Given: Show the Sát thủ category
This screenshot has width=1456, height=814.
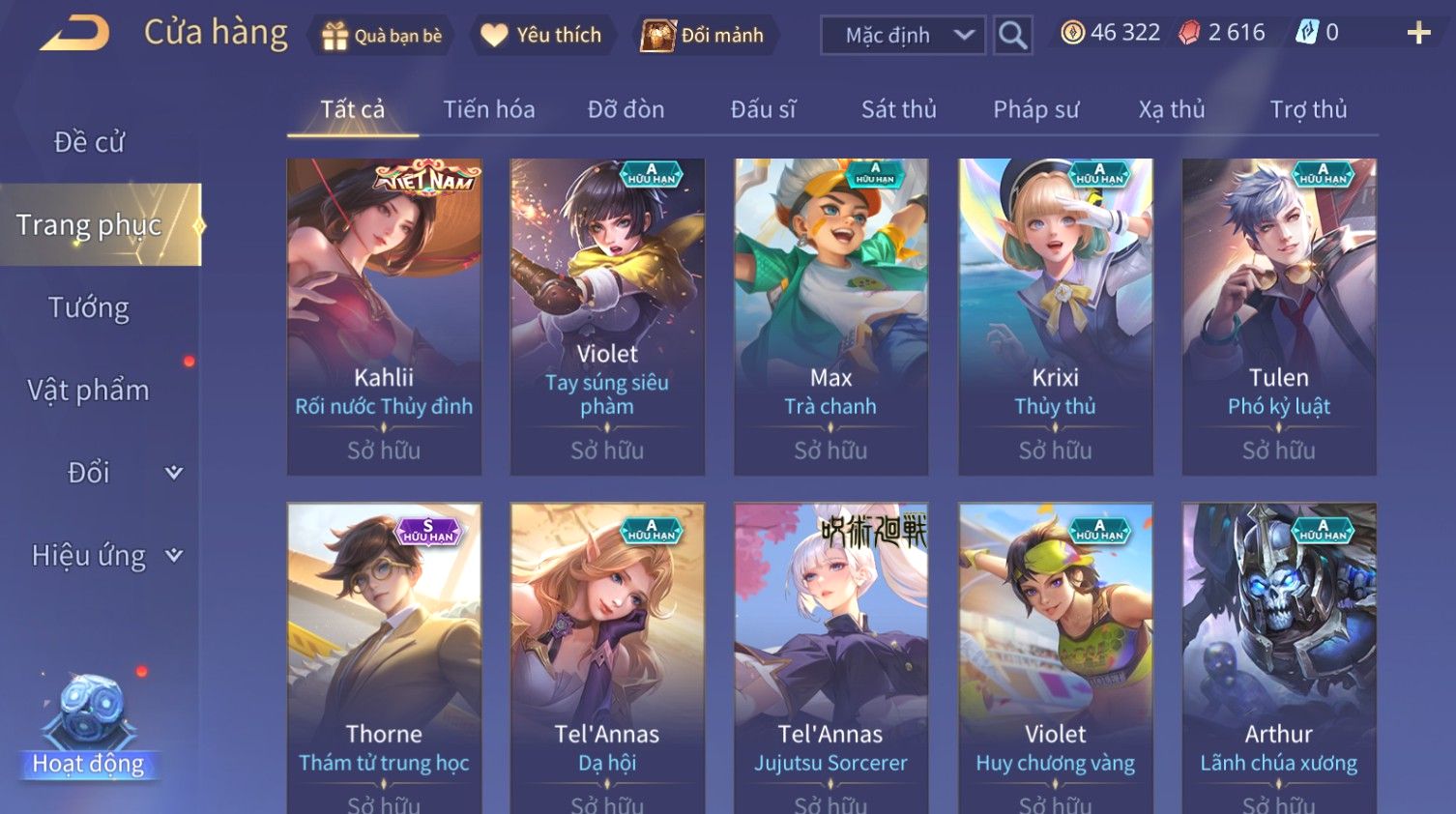Looking at the screenshot, I should coord(898,109).
